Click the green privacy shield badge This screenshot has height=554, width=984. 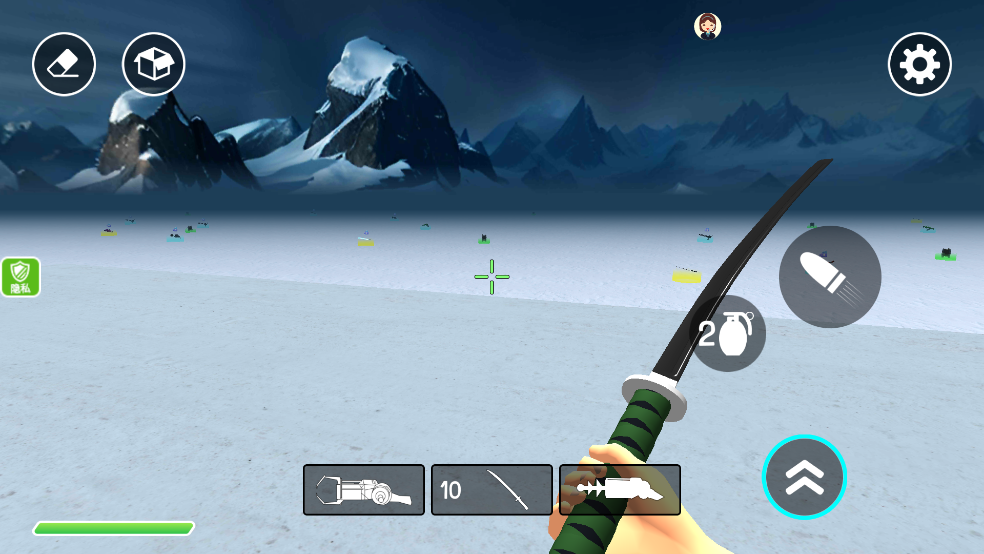pyautogui.click(x=20, y=277)
